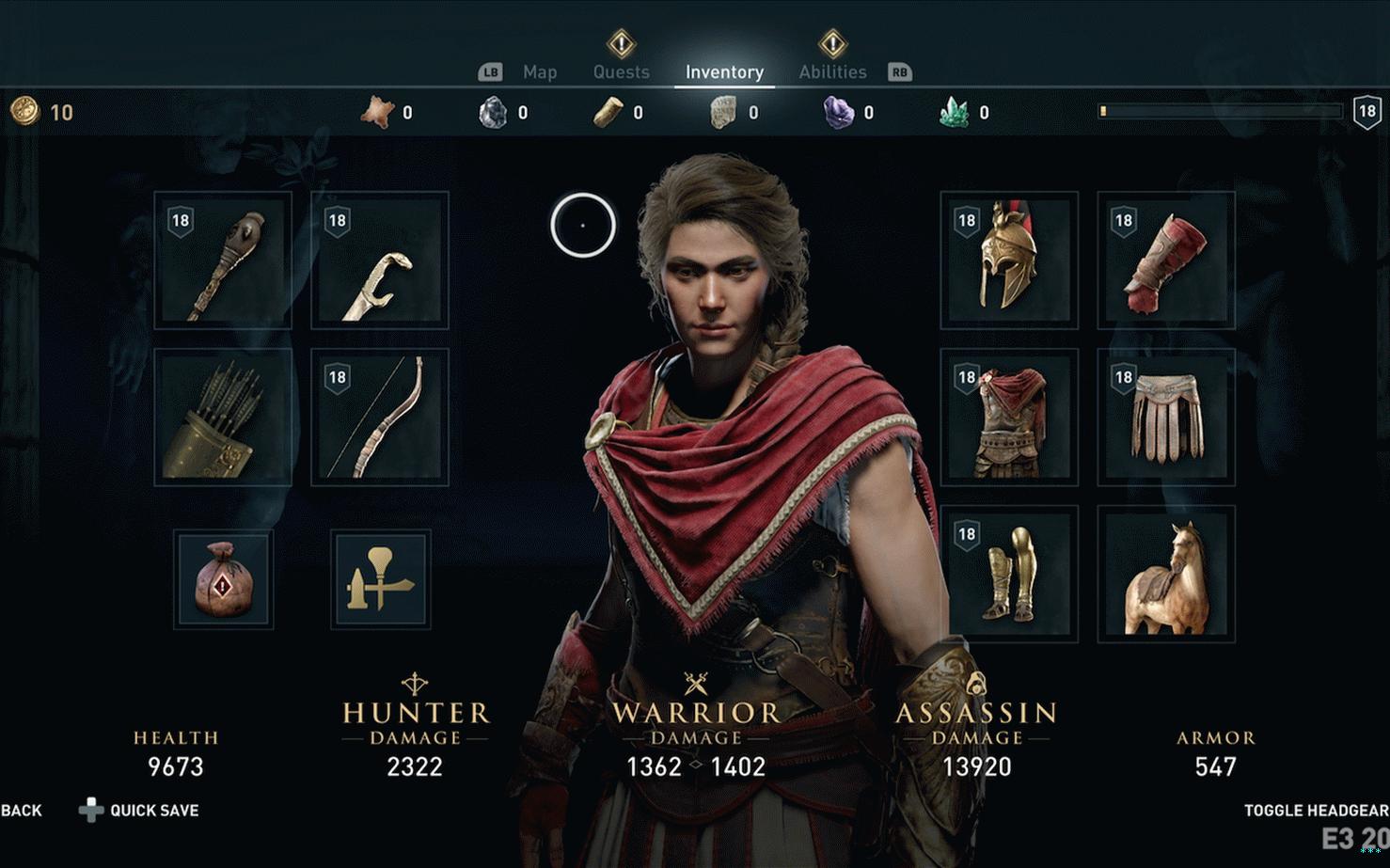Image resolution: width=1390 pixels, height=868 pixels.
Task: Go to the Abilities tab
Action: [832, 72]
